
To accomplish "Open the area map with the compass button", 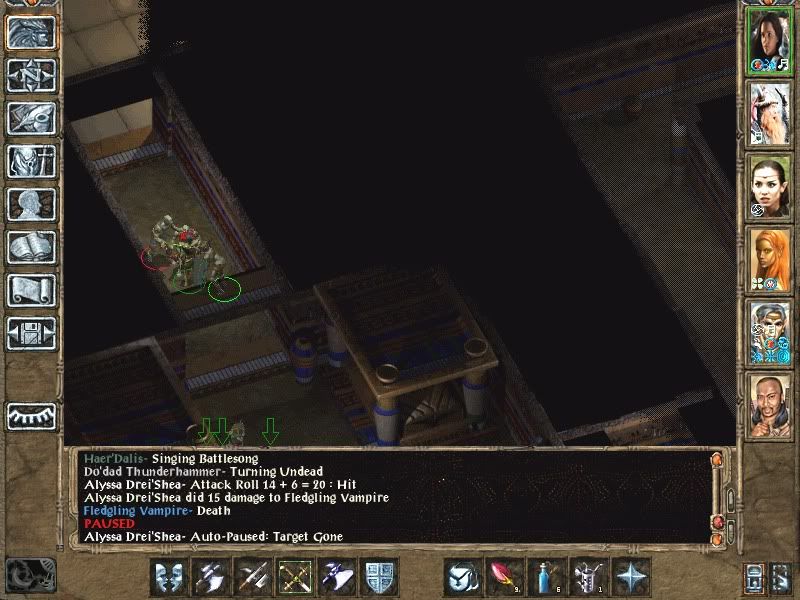I will coord(31,75).
